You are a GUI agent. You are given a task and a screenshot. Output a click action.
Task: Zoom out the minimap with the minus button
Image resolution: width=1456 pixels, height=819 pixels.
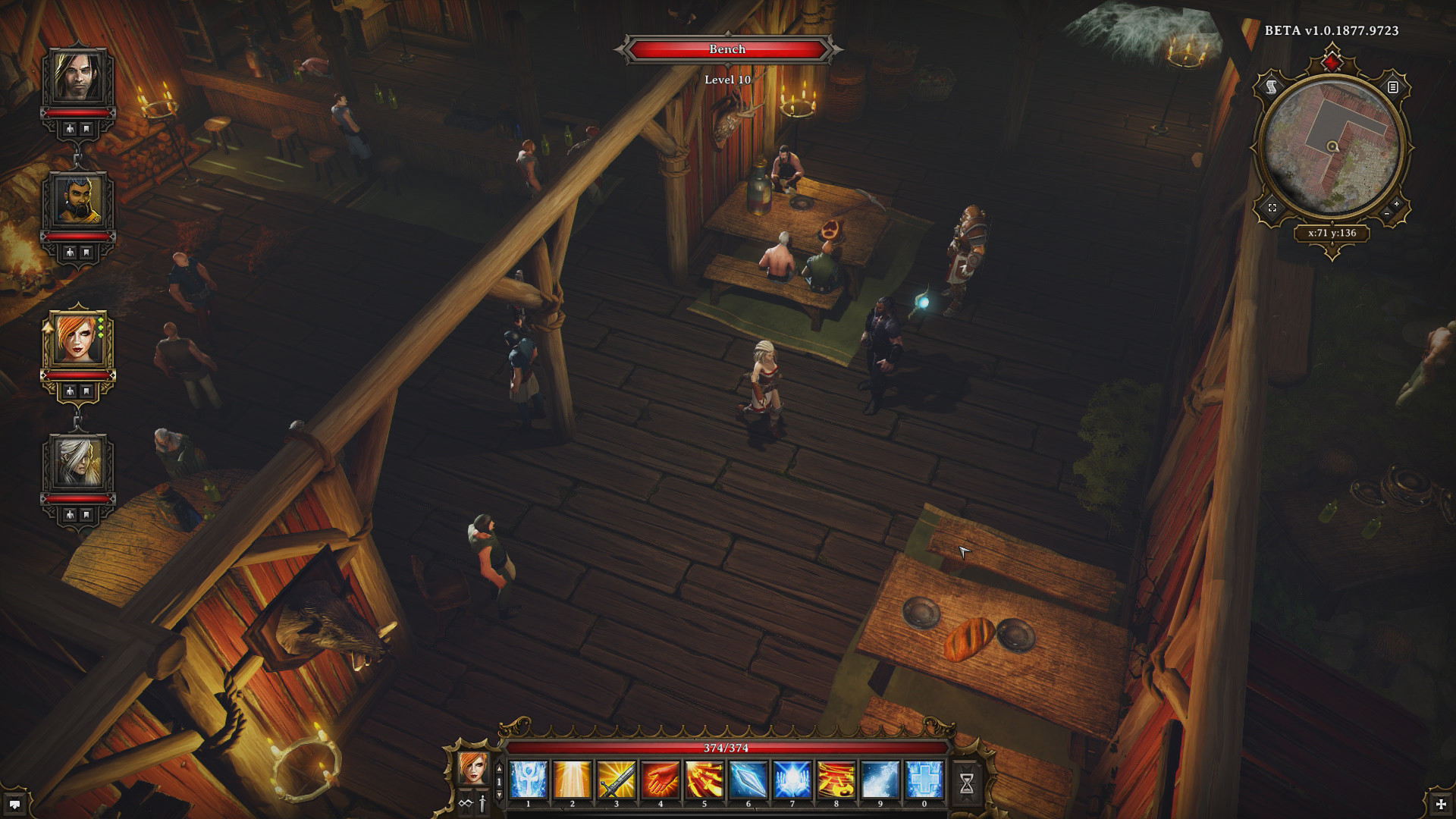coord(1387,215)
